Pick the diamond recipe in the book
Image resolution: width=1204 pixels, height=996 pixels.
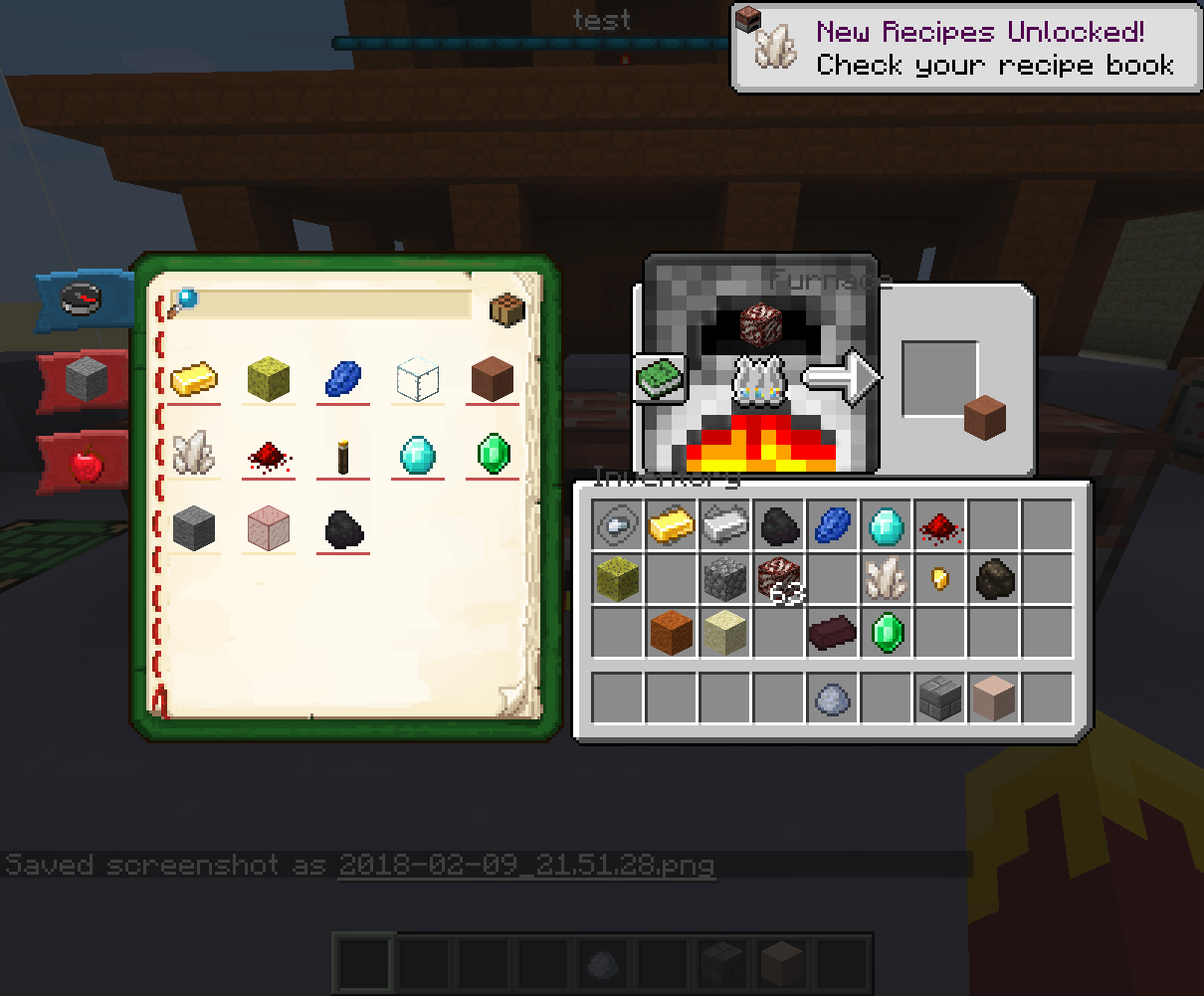[x=417, y=455]
